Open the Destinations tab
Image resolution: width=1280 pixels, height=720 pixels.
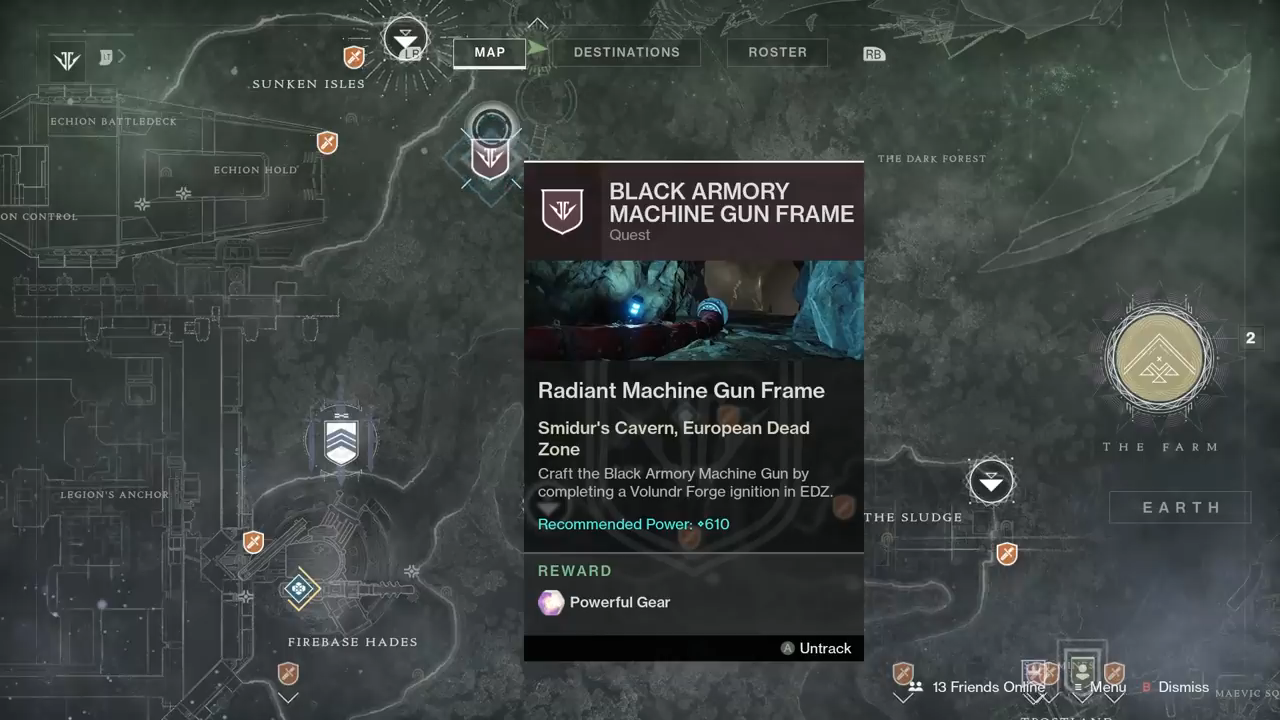point(626,52)
